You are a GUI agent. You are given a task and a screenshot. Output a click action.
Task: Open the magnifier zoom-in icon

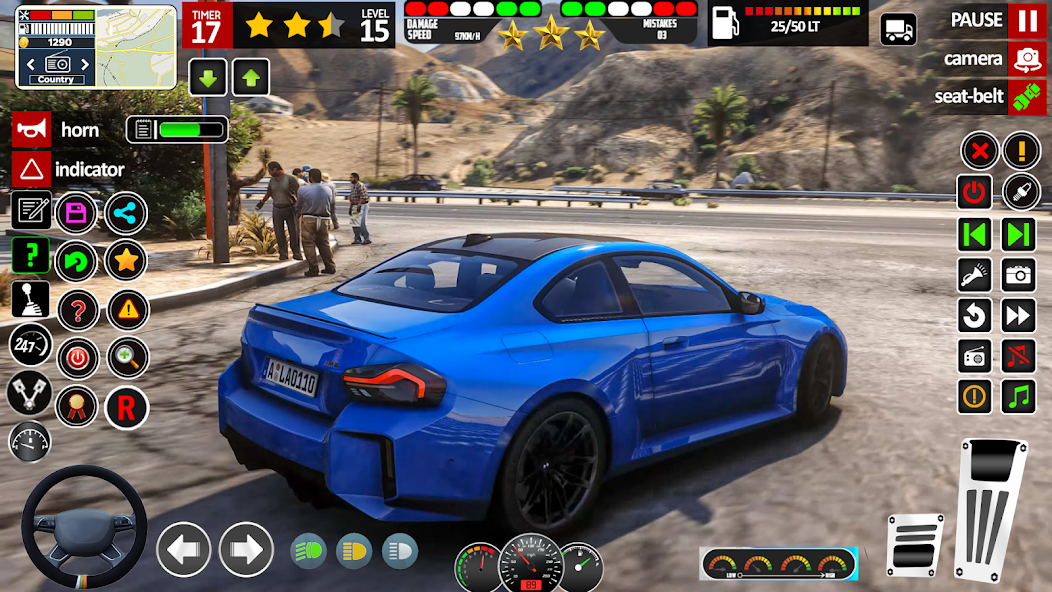[127, 358]
